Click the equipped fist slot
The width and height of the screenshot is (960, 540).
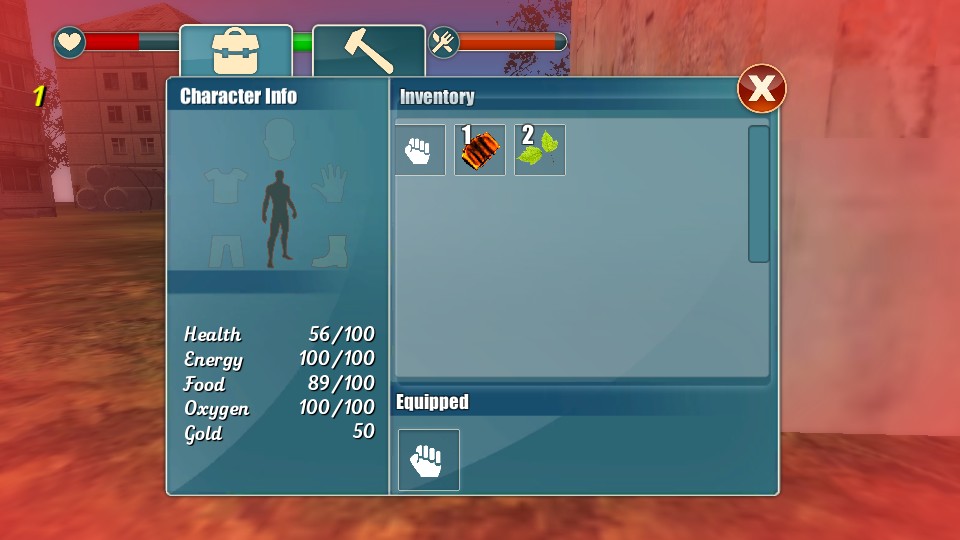pos(429,460)
